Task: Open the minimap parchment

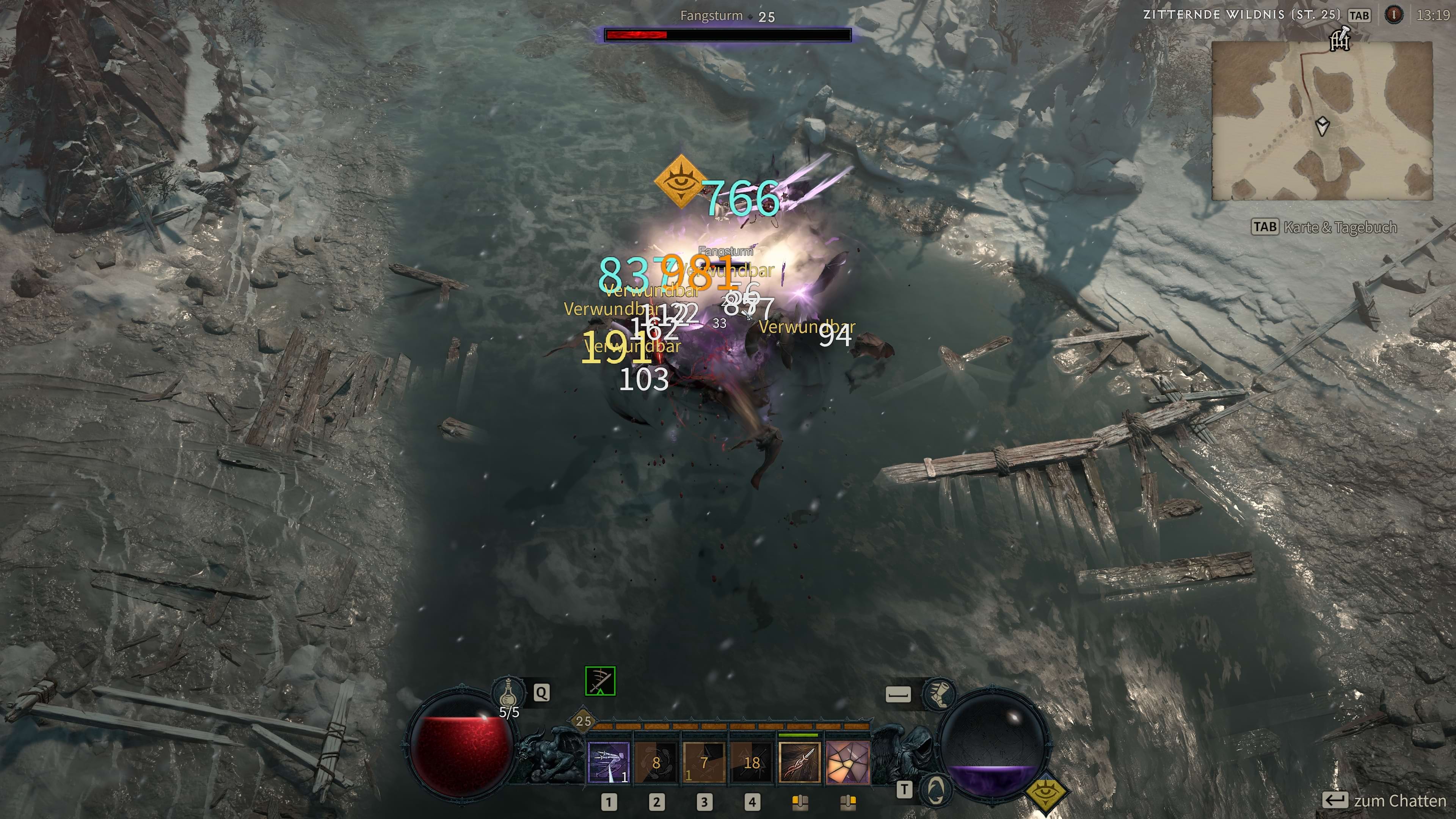Action: point(1321,121)
